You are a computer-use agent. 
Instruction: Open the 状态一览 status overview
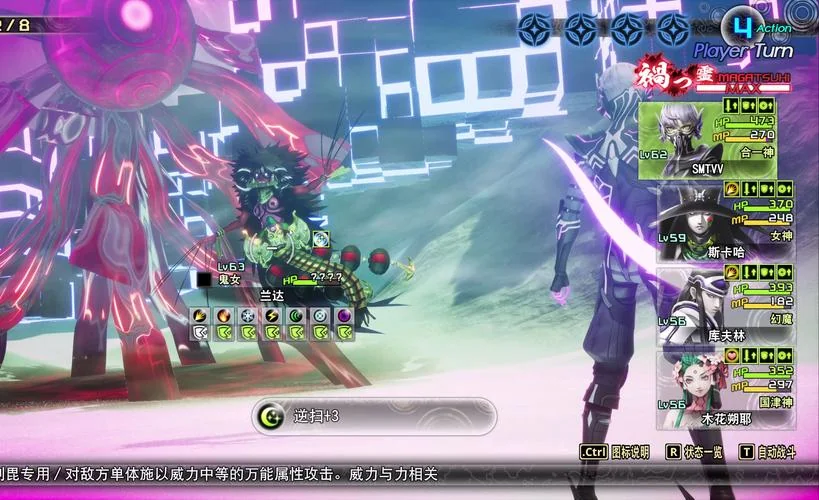pyautogui.click(x=697, y=453)
